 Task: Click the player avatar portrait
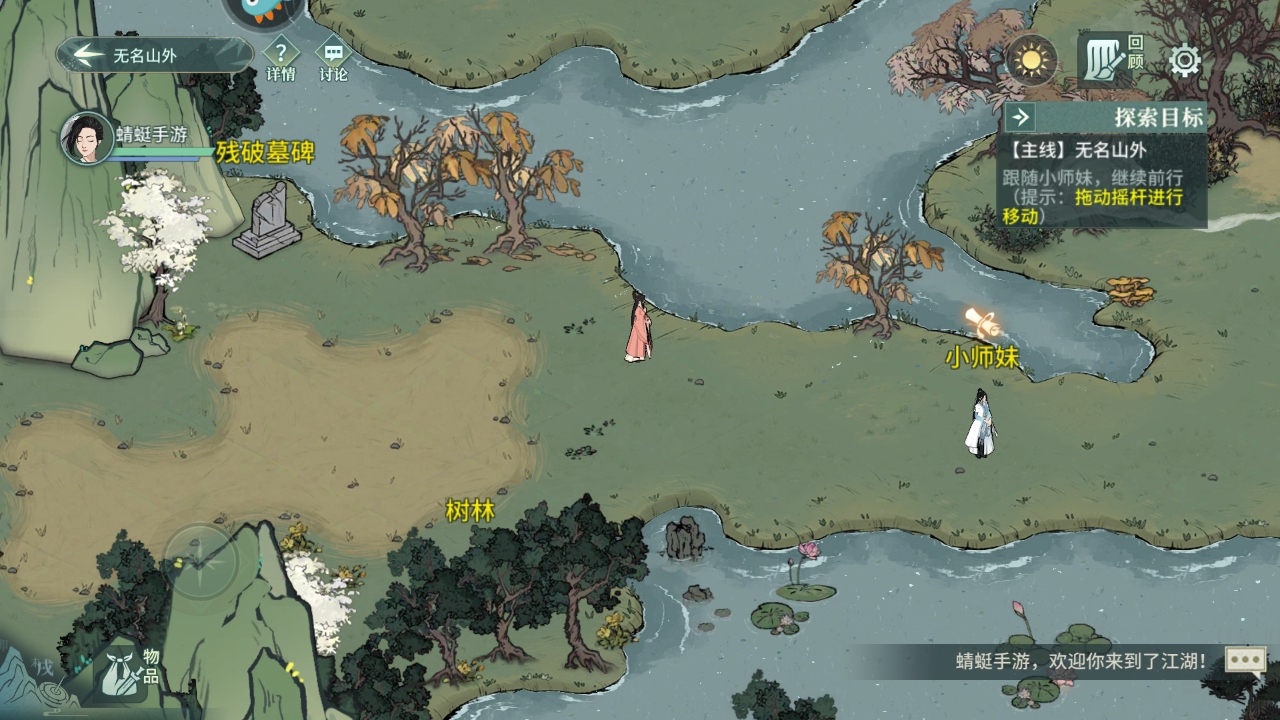(x=86, y=138)
